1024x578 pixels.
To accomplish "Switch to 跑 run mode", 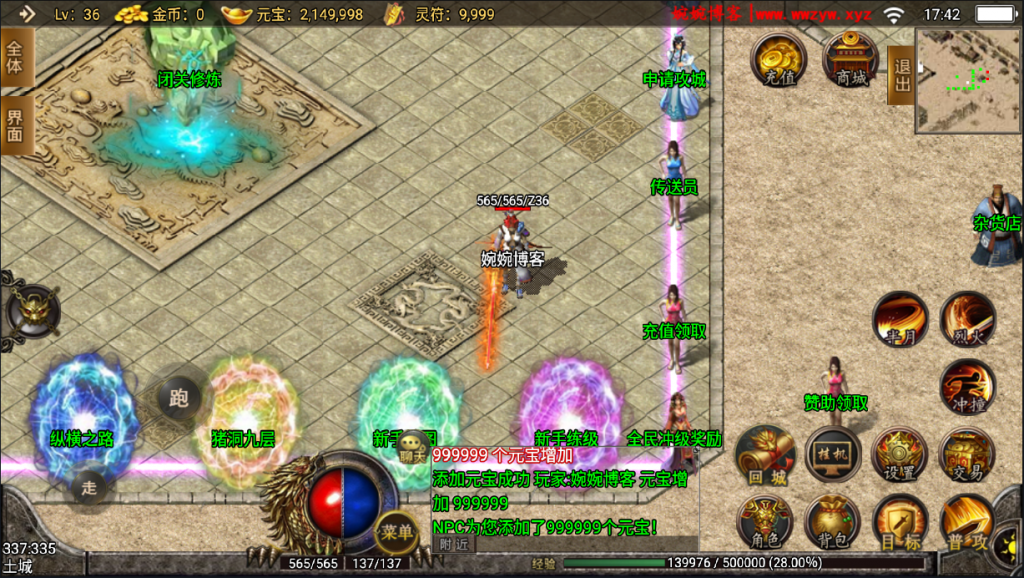I will click(178, 399).
